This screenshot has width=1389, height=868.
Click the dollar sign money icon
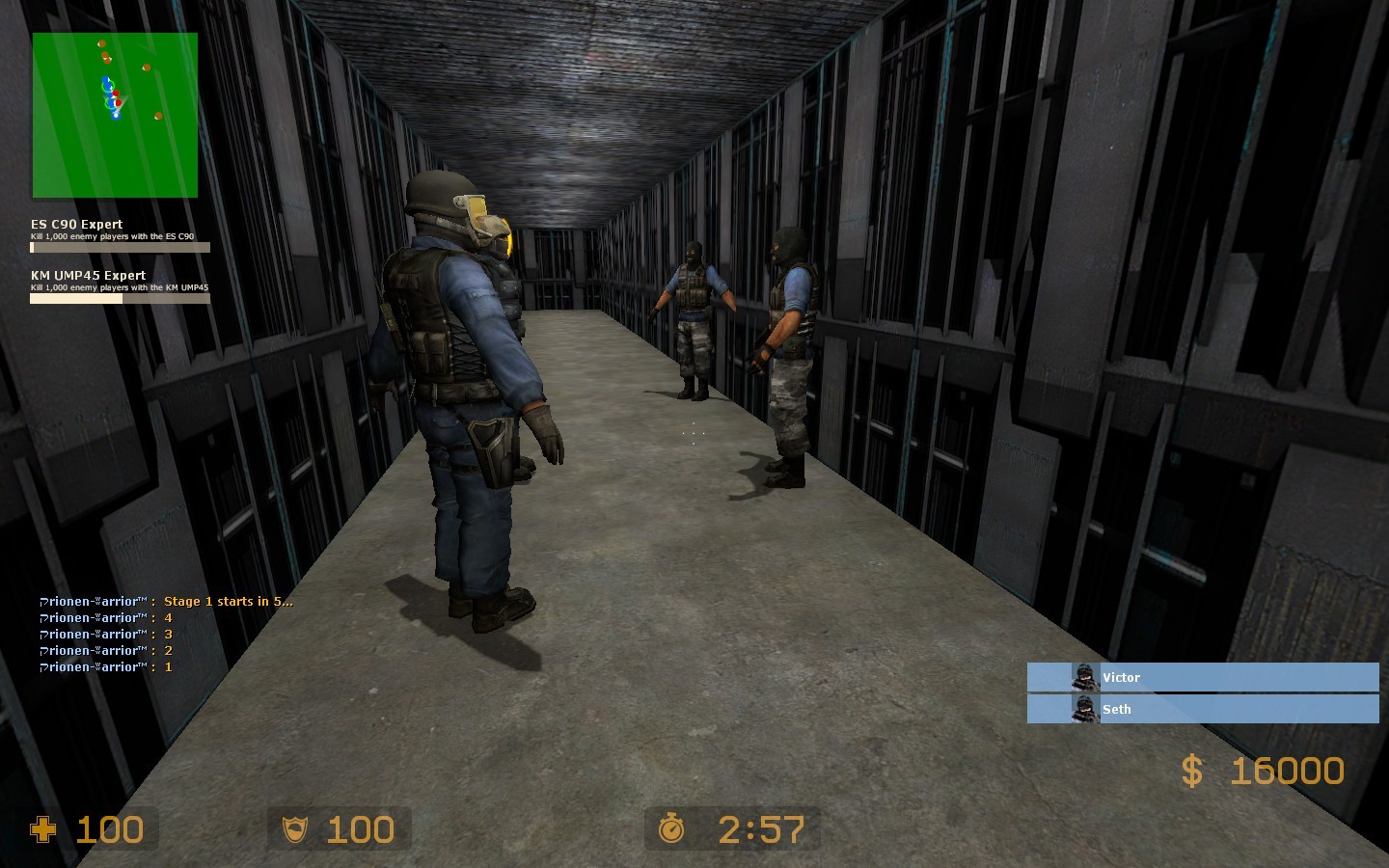1192,771
